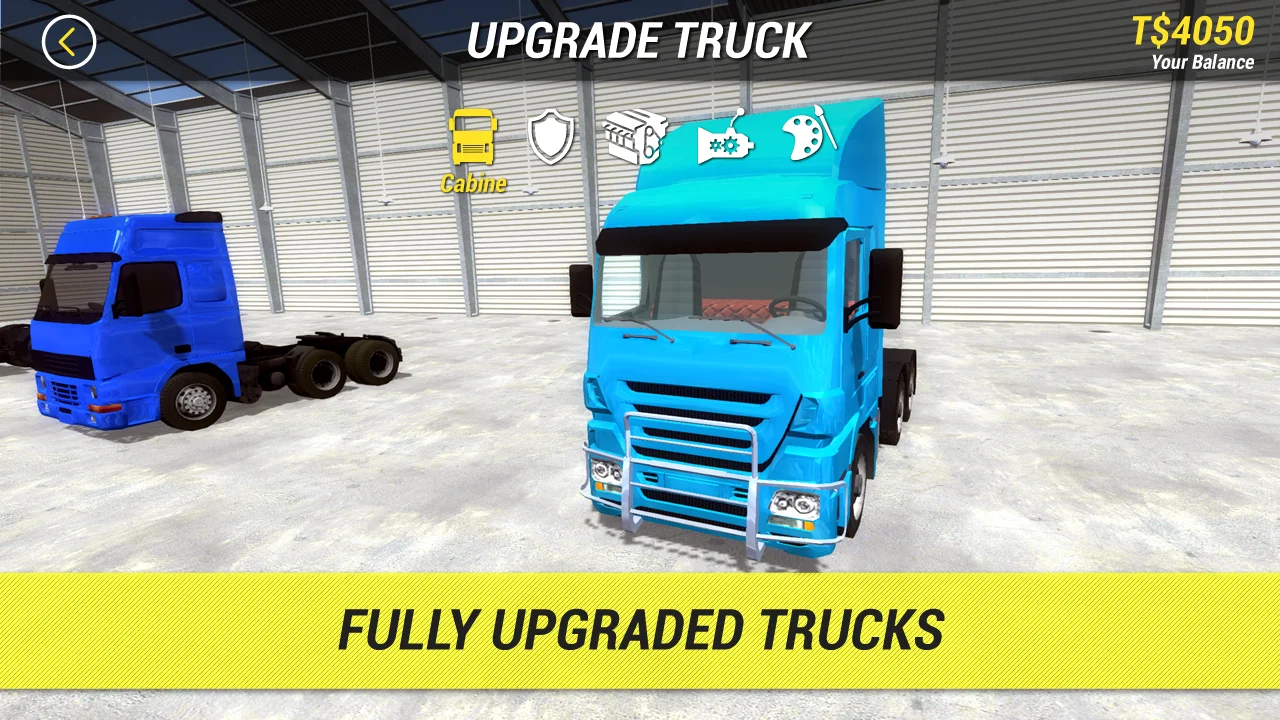This screenshot has width=1280, height=720.
Task: Click the FULLY UPGRADED TRUCKS banner
Action: point(640,628)
